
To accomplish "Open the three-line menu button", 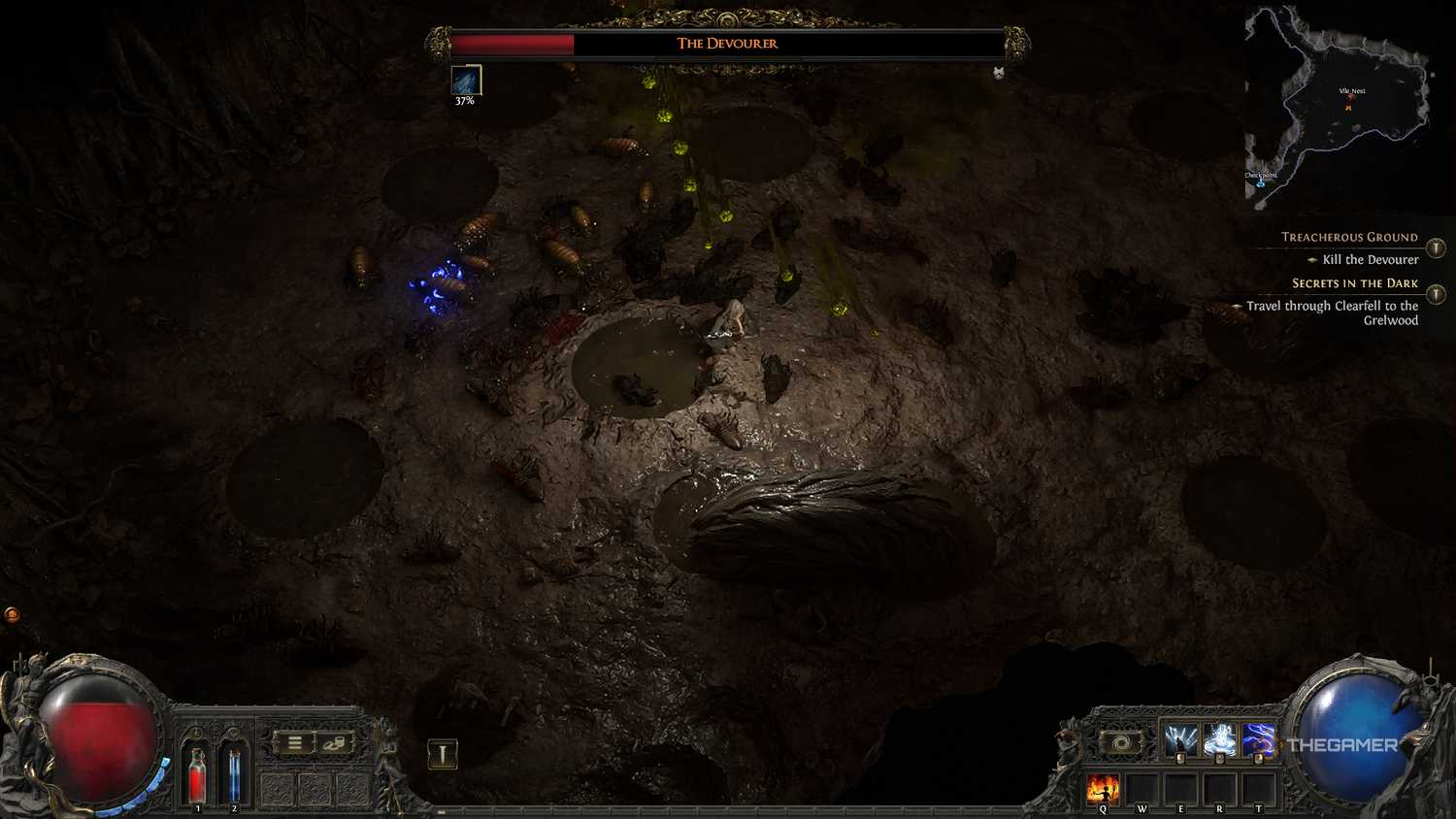I will (x=294, y=743).
